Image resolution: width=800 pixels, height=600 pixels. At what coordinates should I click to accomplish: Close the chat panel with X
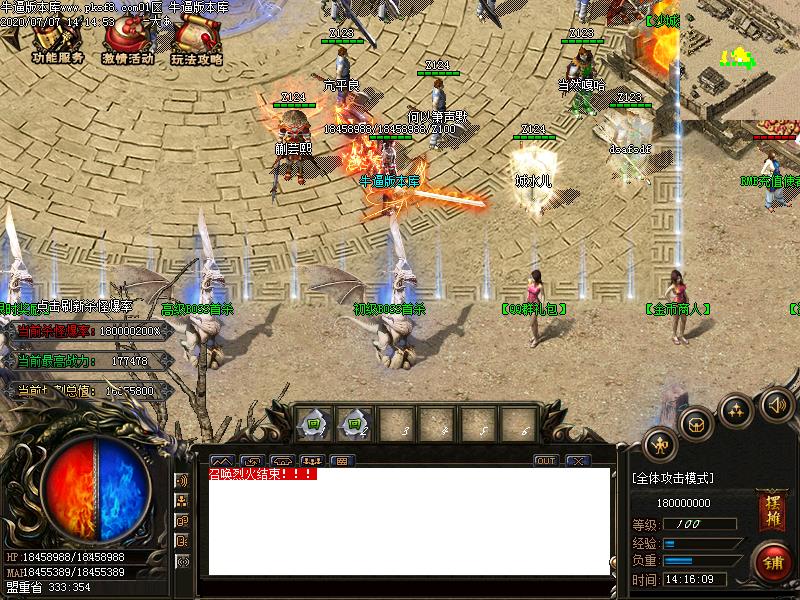pos(577,461)
